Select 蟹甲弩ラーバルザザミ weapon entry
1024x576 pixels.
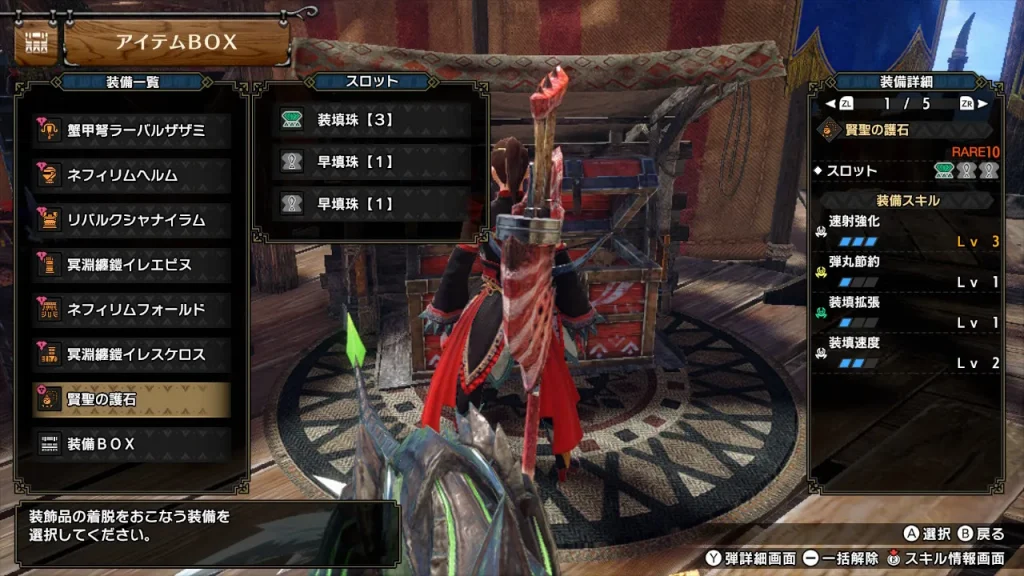click(131, 130)
